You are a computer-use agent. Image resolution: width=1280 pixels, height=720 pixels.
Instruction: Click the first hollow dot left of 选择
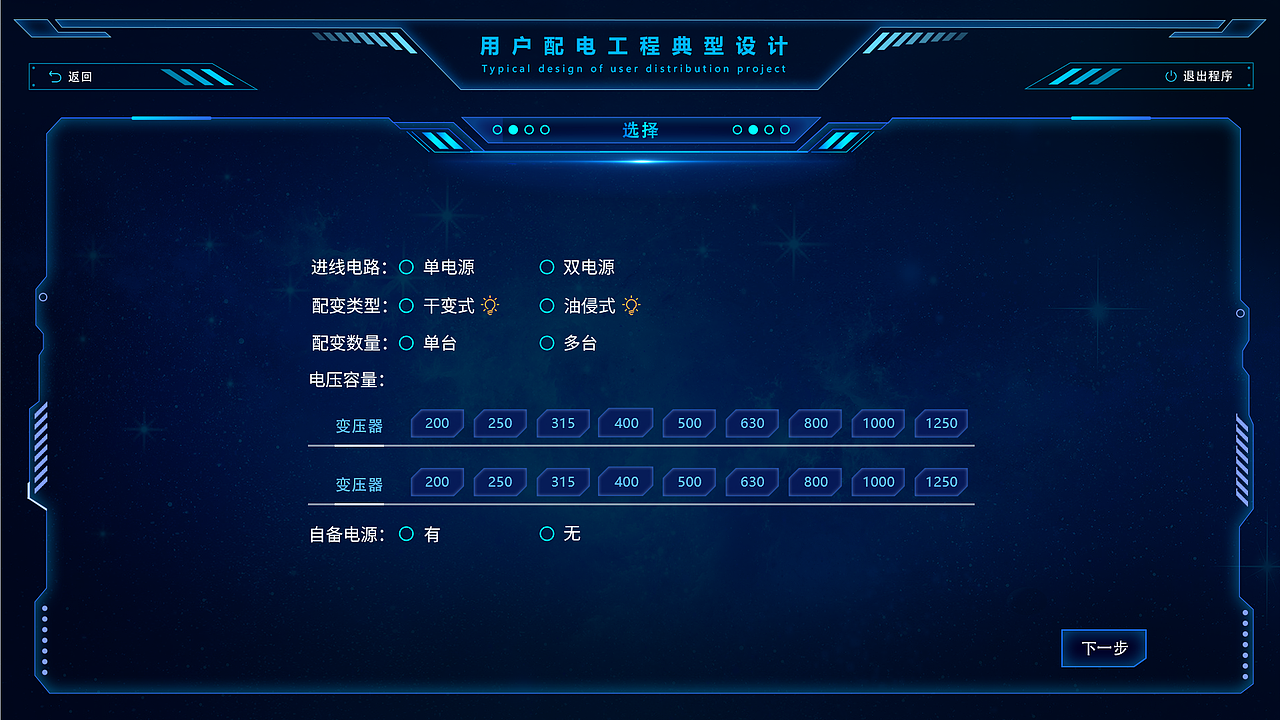[497, 129]
